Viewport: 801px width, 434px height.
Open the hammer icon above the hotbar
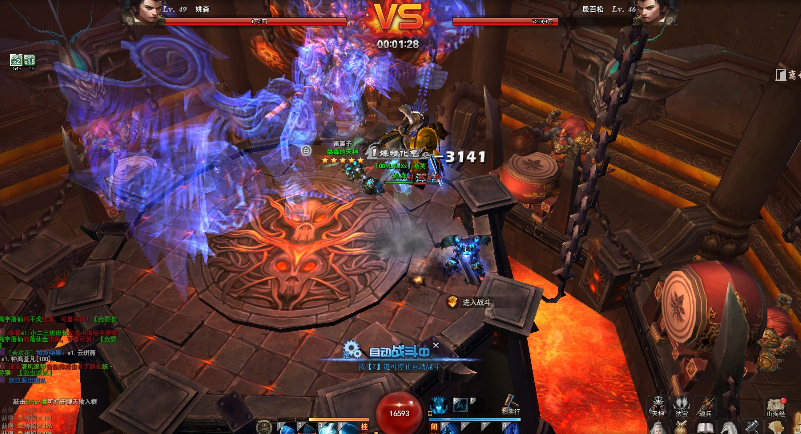point(510,402)
